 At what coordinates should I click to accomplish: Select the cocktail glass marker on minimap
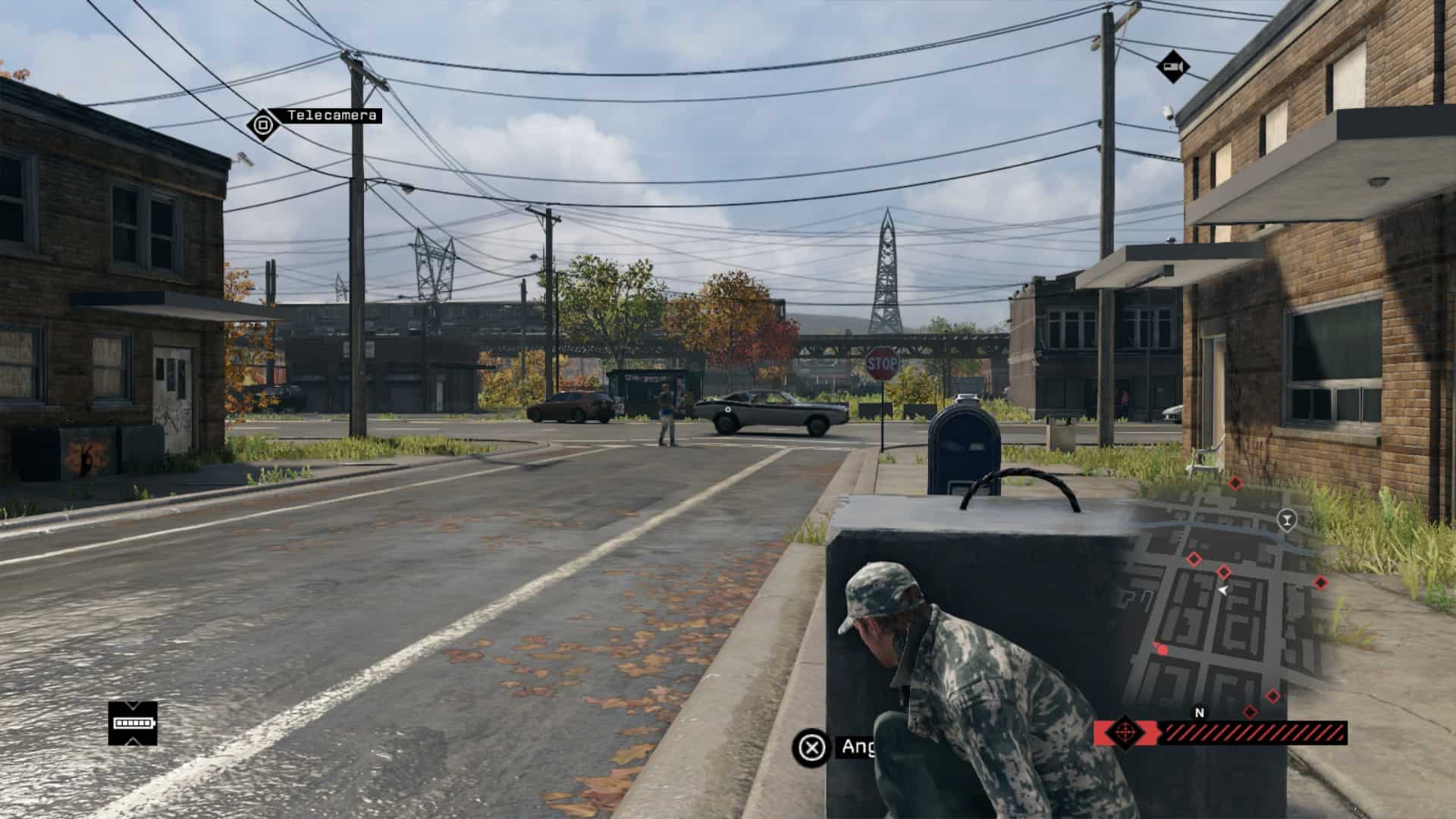(x=1286, y=519)
